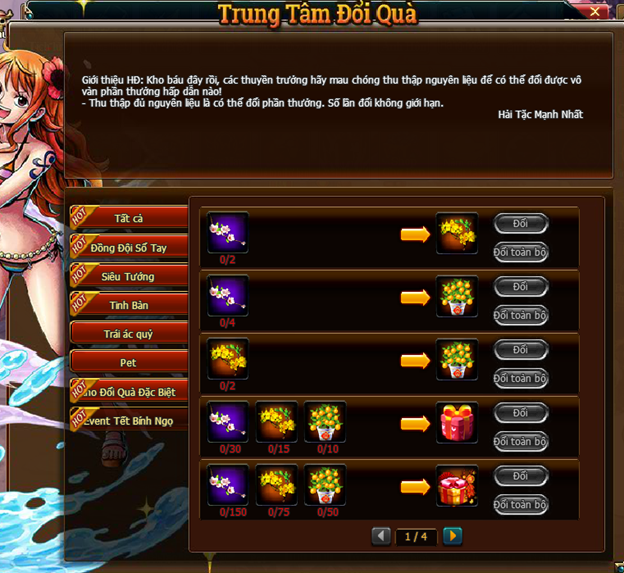Select the Siêu Tướng tab
Viewport: 624px width, 573px height.
129,276
